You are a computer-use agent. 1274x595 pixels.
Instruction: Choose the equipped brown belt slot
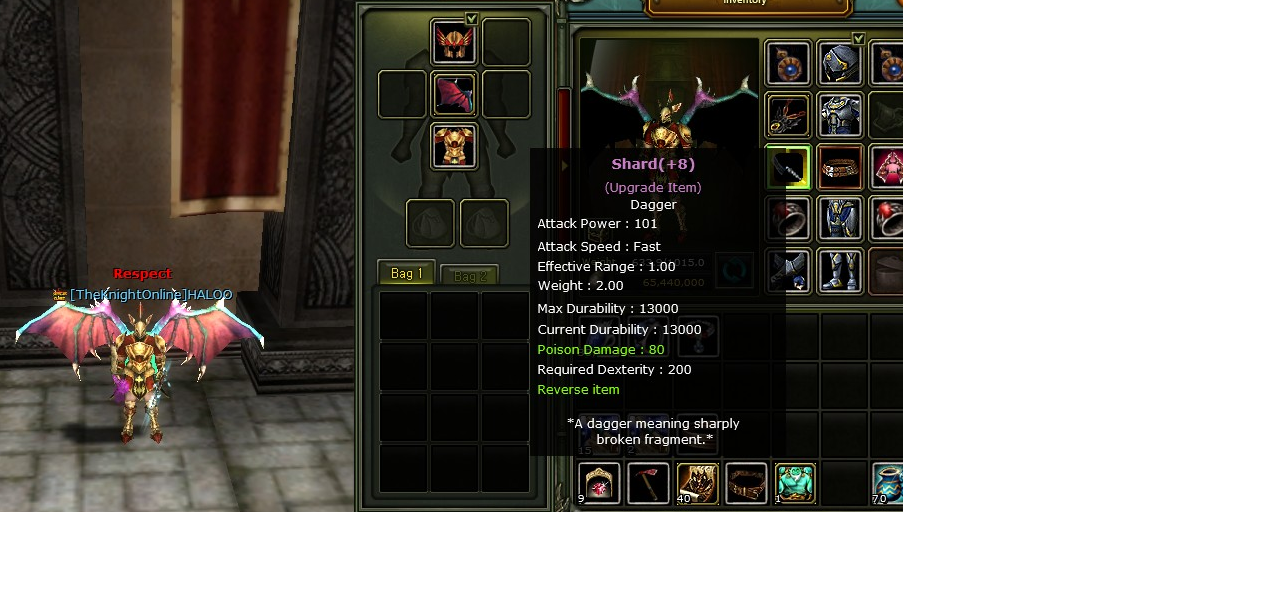pyautogui.click(x=840, y=167)
